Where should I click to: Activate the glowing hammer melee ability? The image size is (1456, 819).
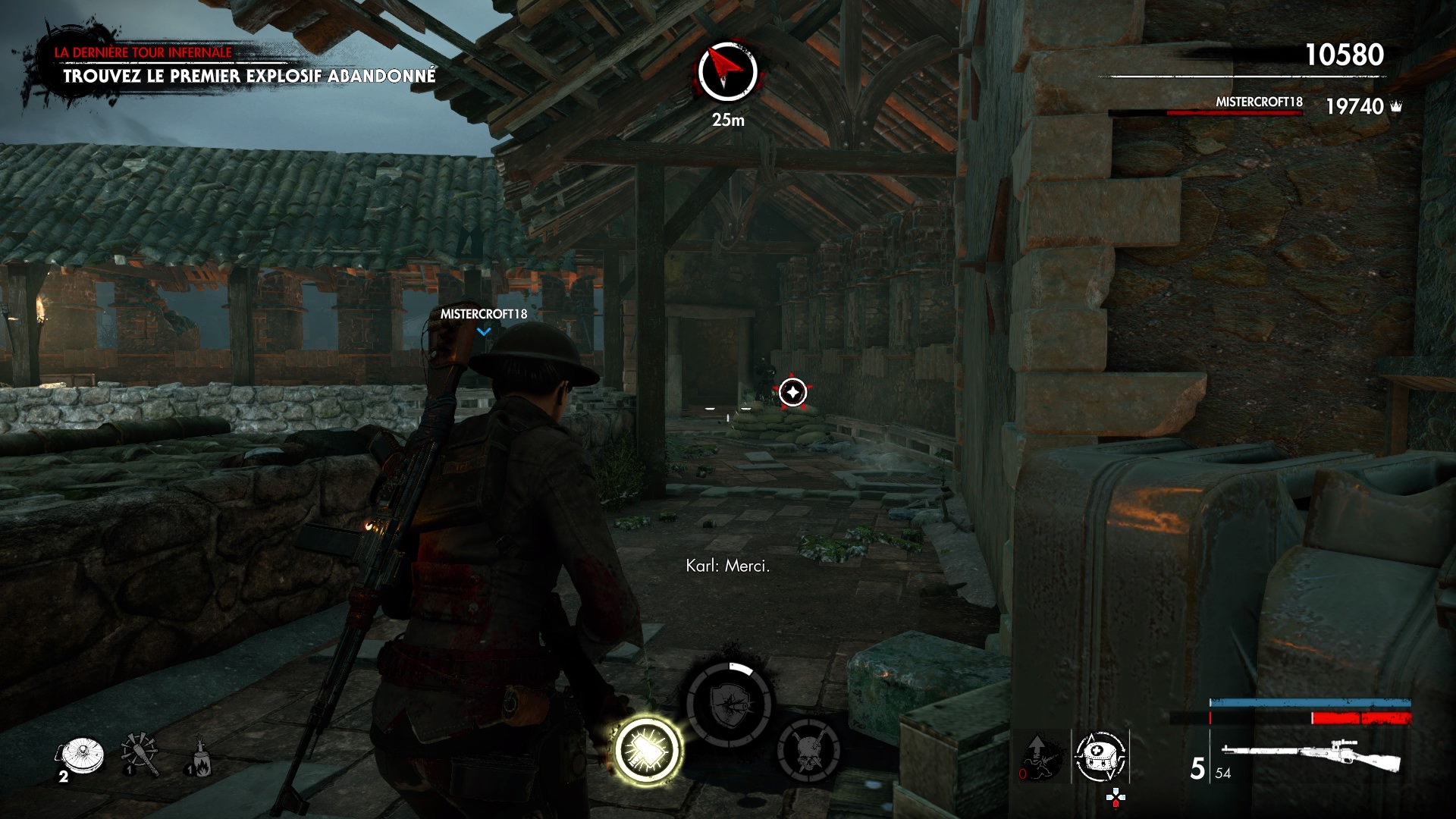(648, 750)
